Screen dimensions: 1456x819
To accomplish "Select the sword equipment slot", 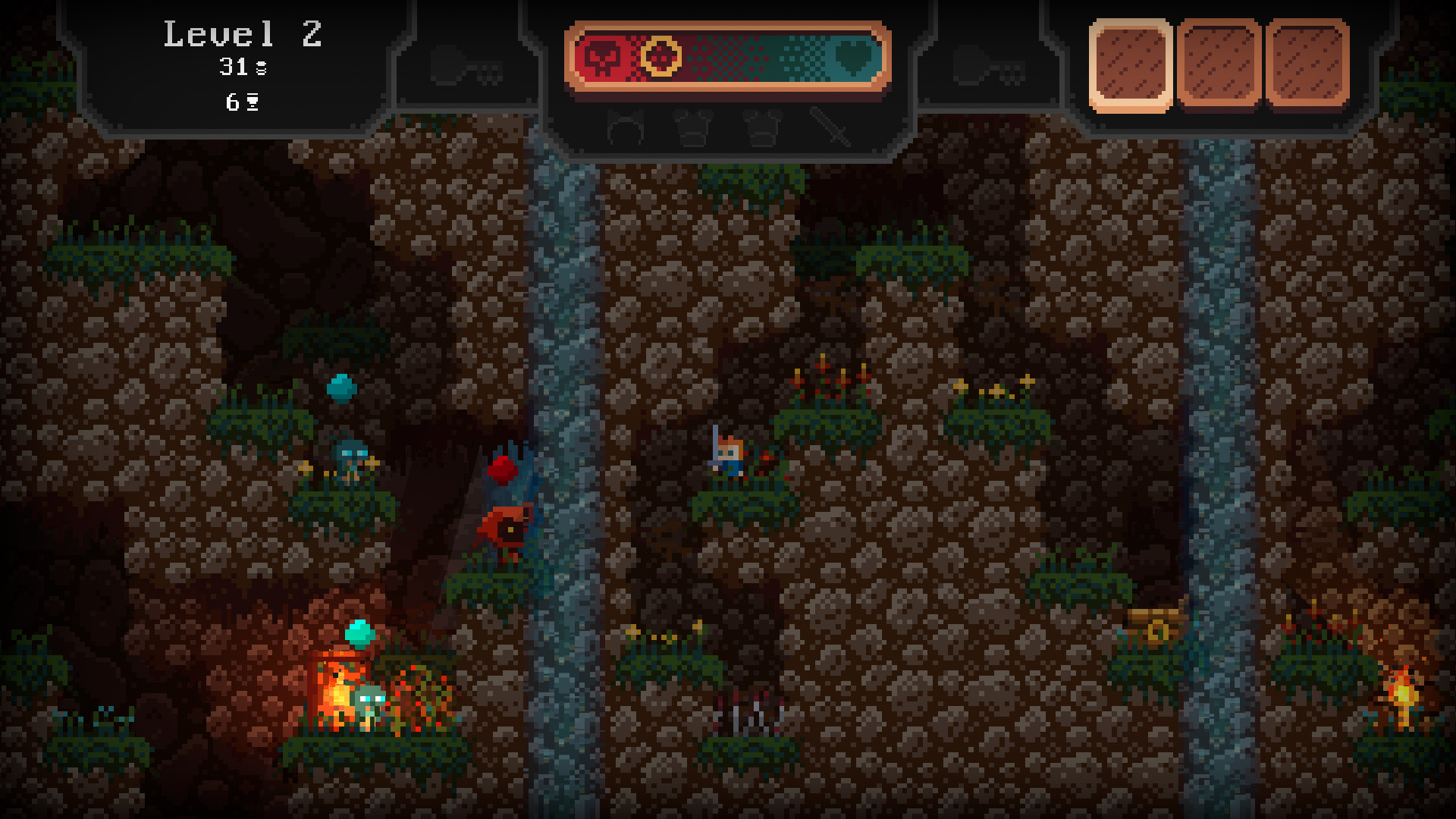I will (x=830, y=127).
